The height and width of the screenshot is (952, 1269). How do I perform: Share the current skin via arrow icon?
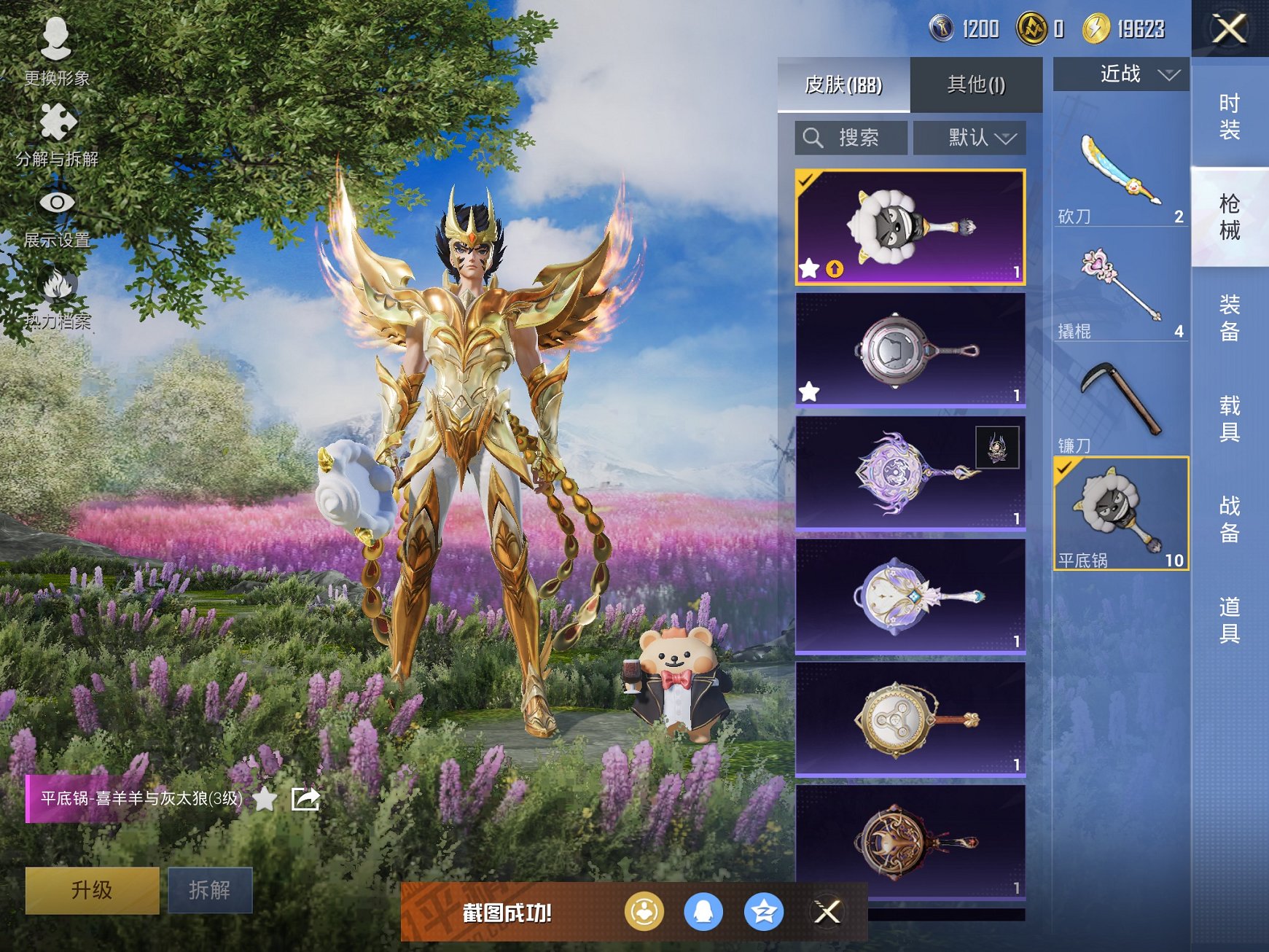(305, 799)
